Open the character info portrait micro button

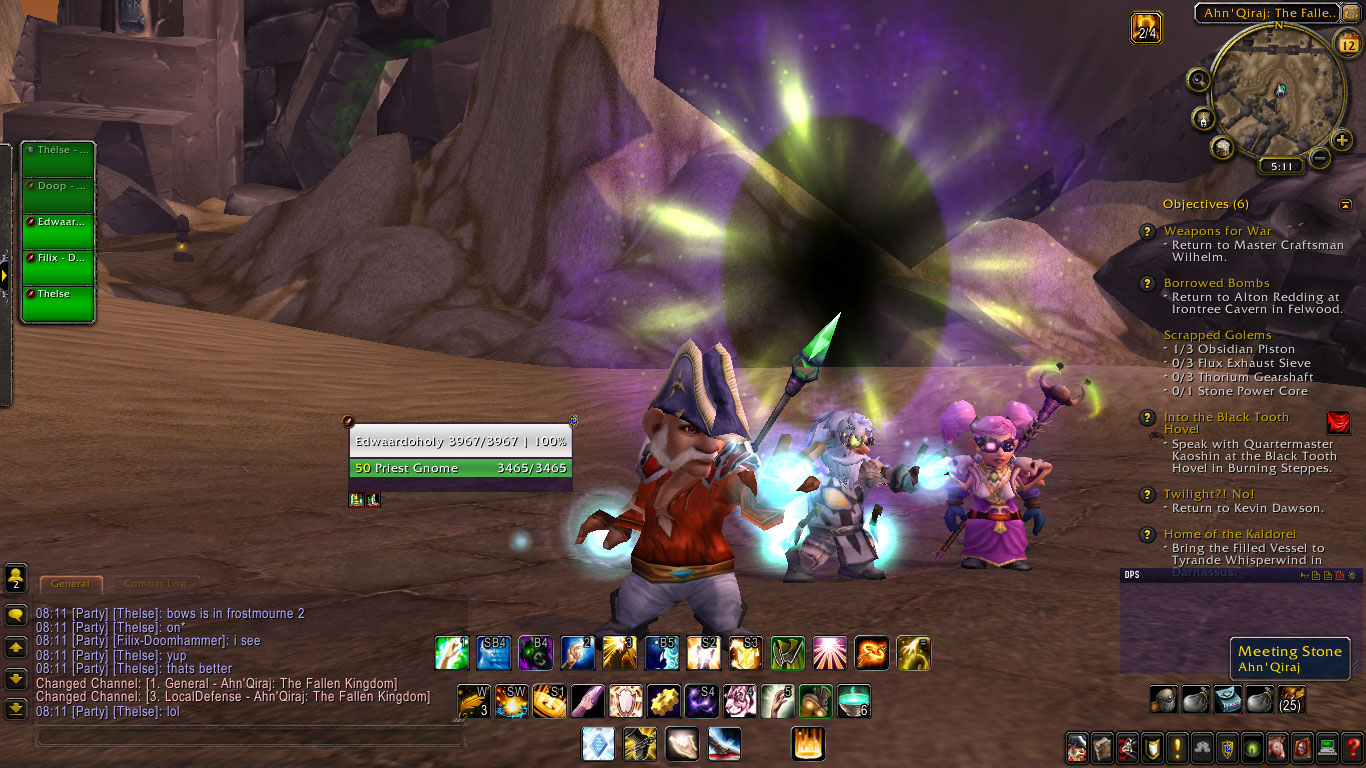point(1077,746)
